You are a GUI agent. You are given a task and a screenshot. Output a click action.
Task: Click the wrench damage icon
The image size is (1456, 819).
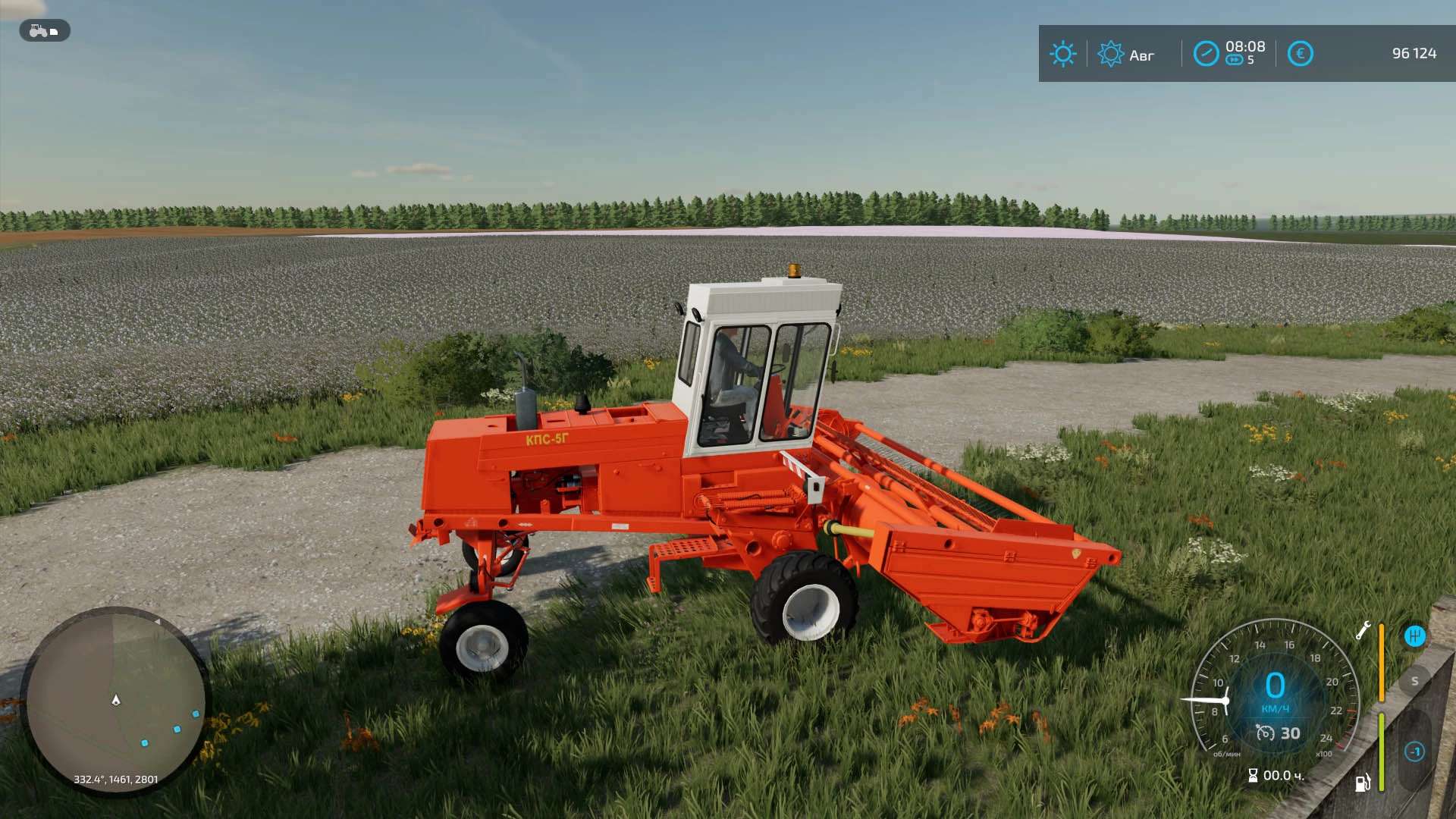pos(1363,631)
